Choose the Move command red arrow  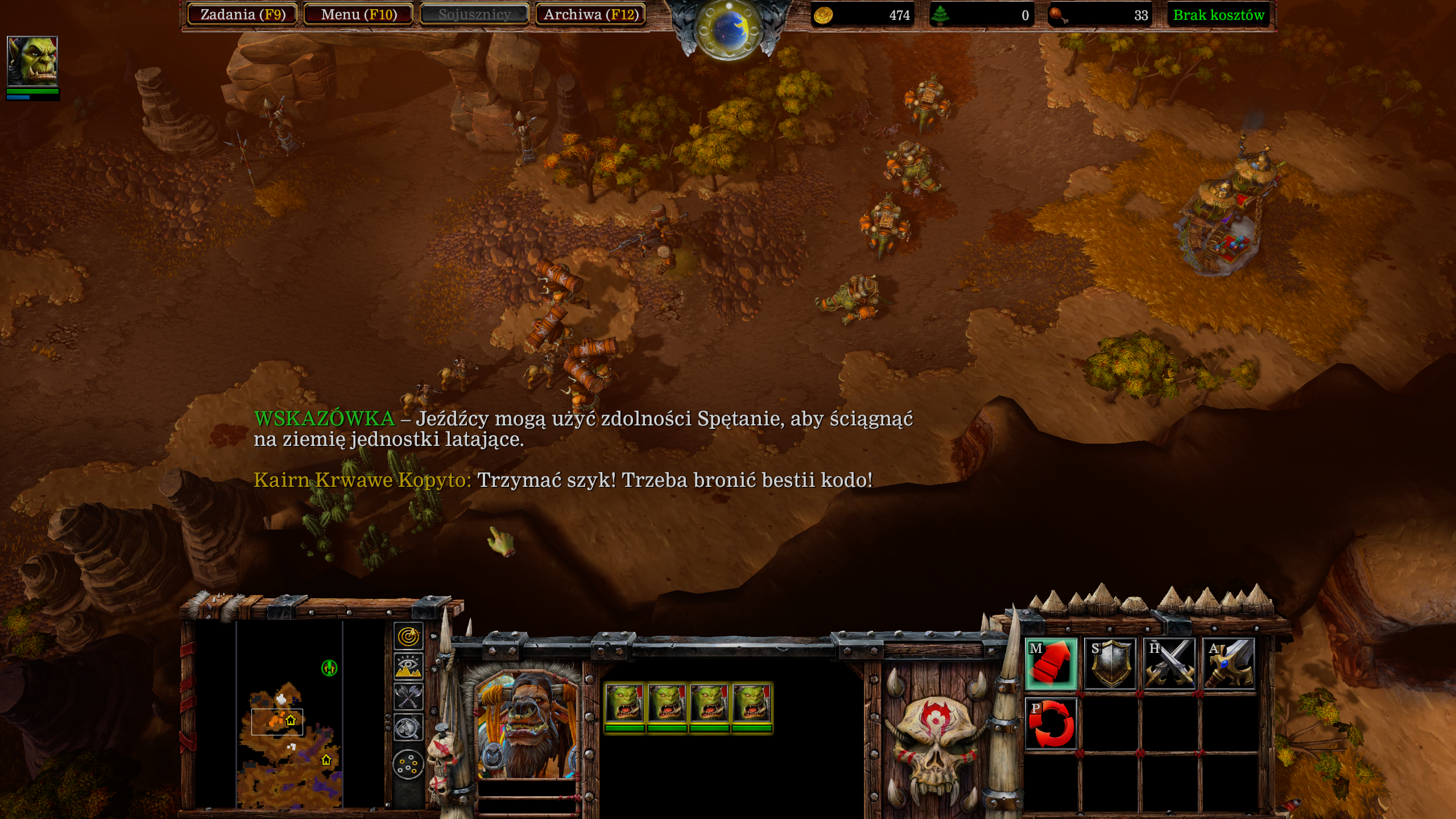[1051, 664]
